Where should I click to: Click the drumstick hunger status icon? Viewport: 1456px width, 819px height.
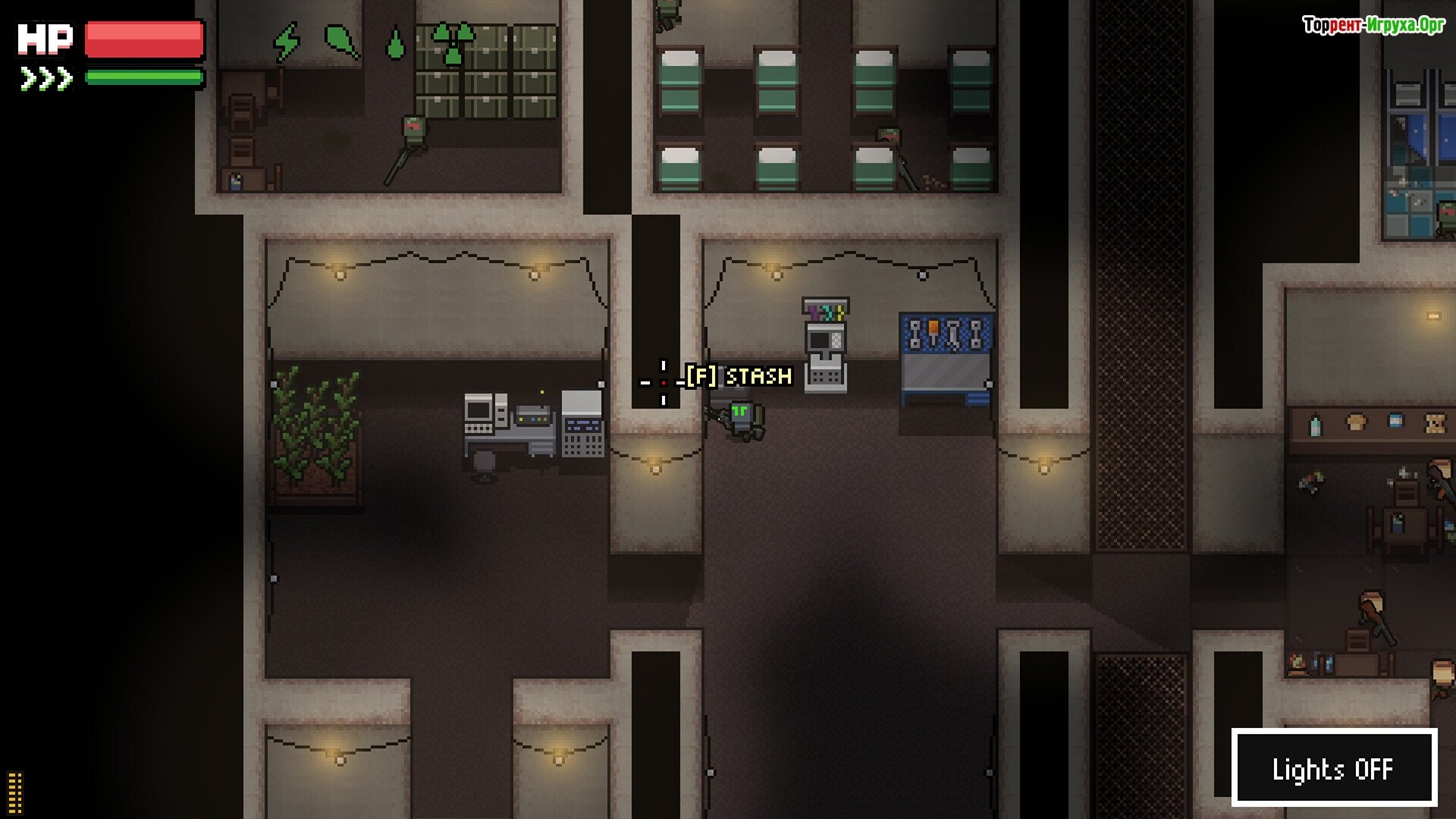tap(341, 41)
